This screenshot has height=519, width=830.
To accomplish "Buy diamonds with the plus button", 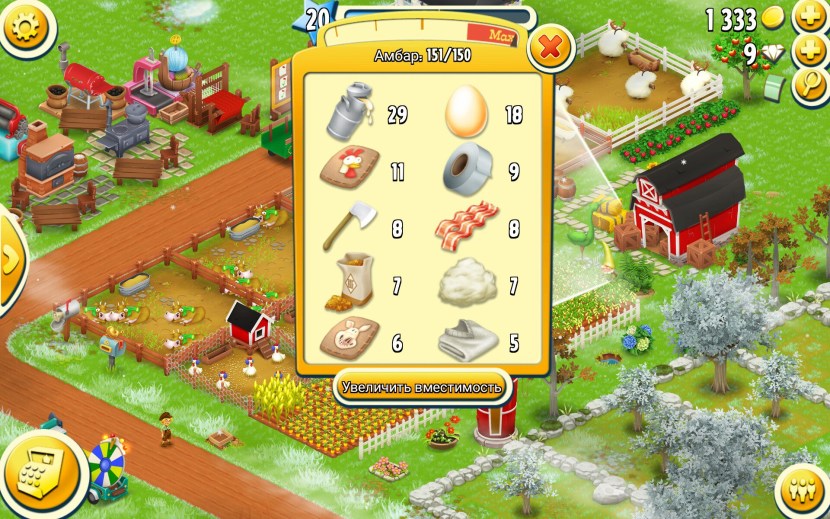I will (x=808, y=50).
